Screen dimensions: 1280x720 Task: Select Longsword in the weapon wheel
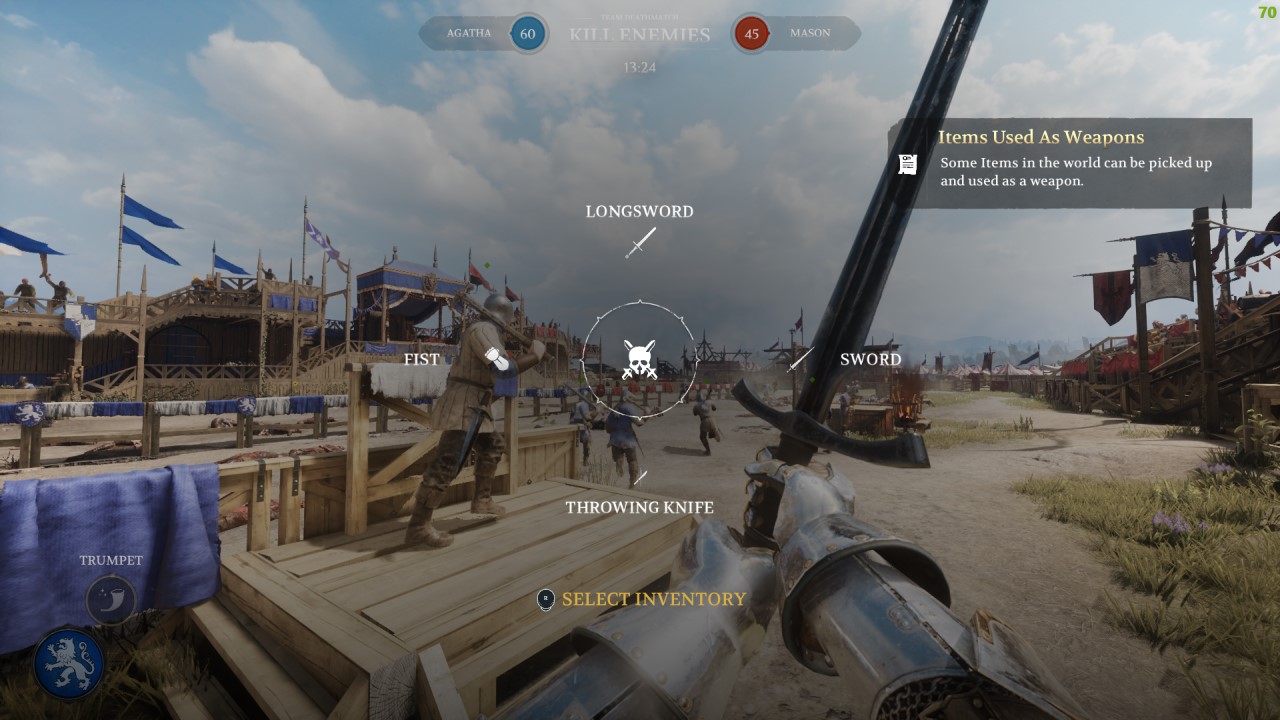tap(640, 242)
